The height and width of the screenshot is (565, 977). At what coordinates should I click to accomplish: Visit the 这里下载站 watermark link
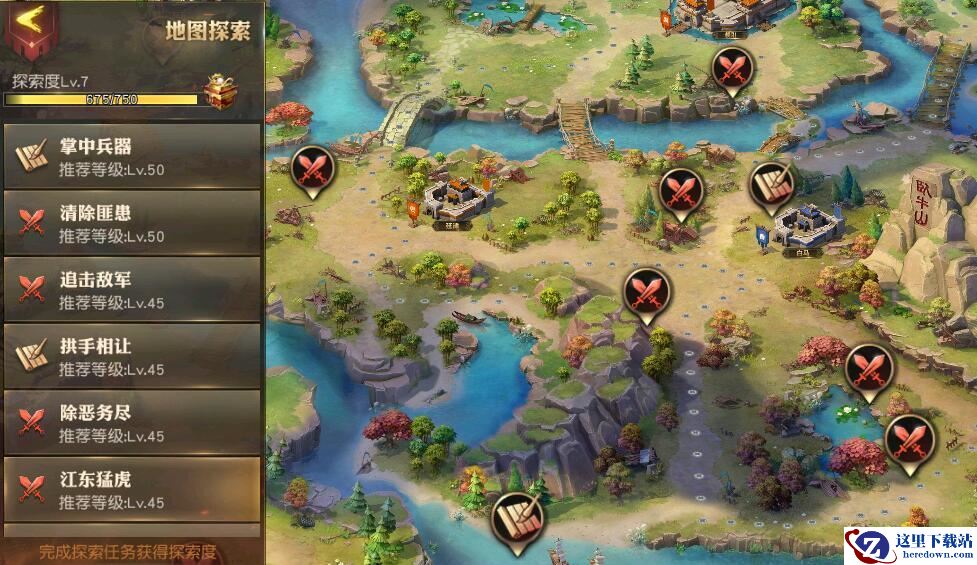[x=910, y=546]
